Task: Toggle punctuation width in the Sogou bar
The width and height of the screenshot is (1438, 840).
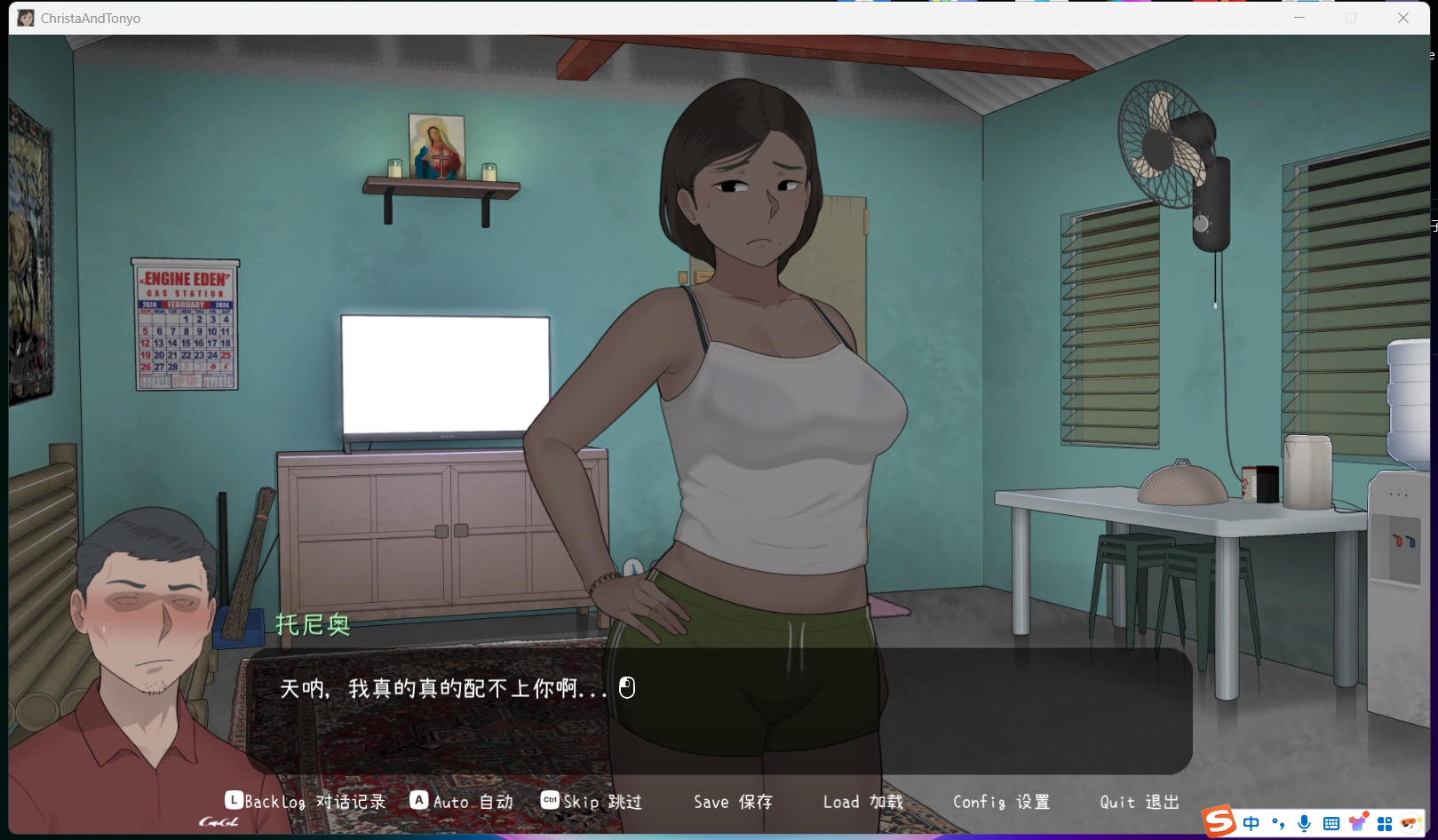Action: pyautogui.click(x=1277, y=822)
